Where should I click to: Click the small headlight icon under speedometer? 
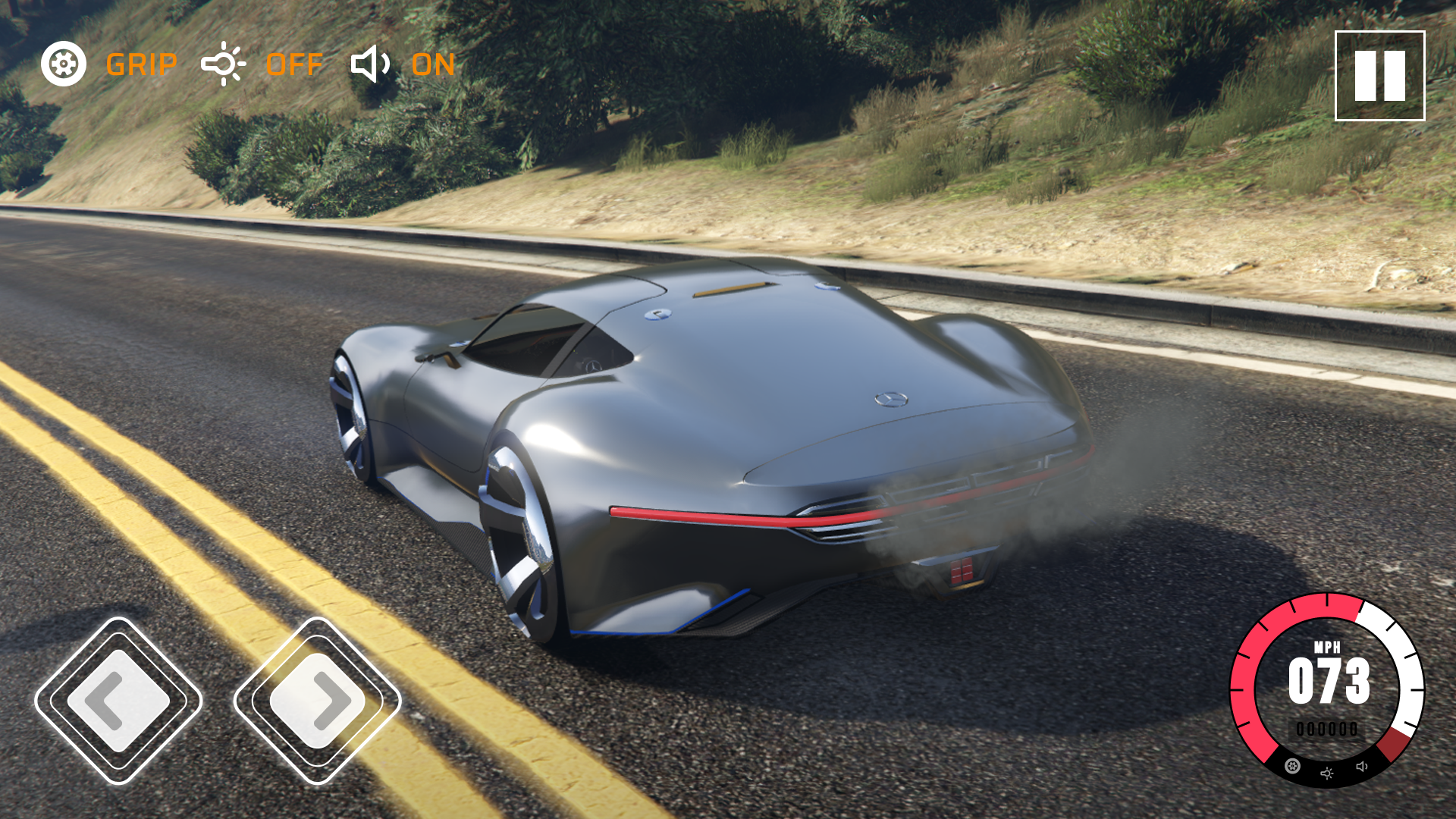1327,773
